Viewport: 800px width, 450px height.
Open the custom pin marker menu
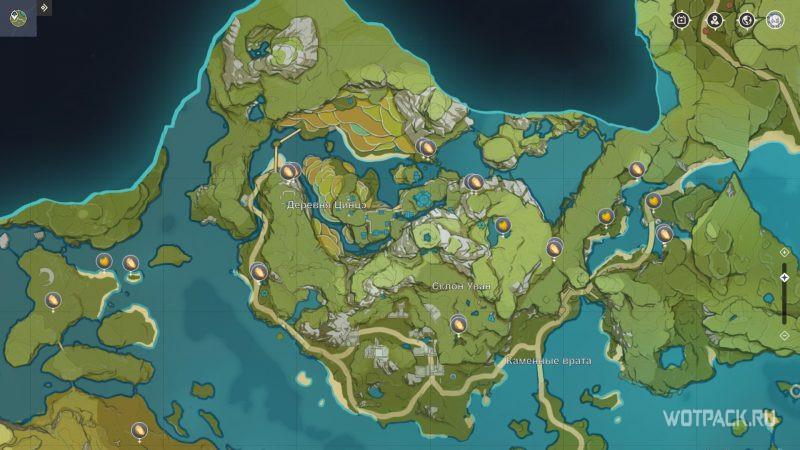click(714, 19)
